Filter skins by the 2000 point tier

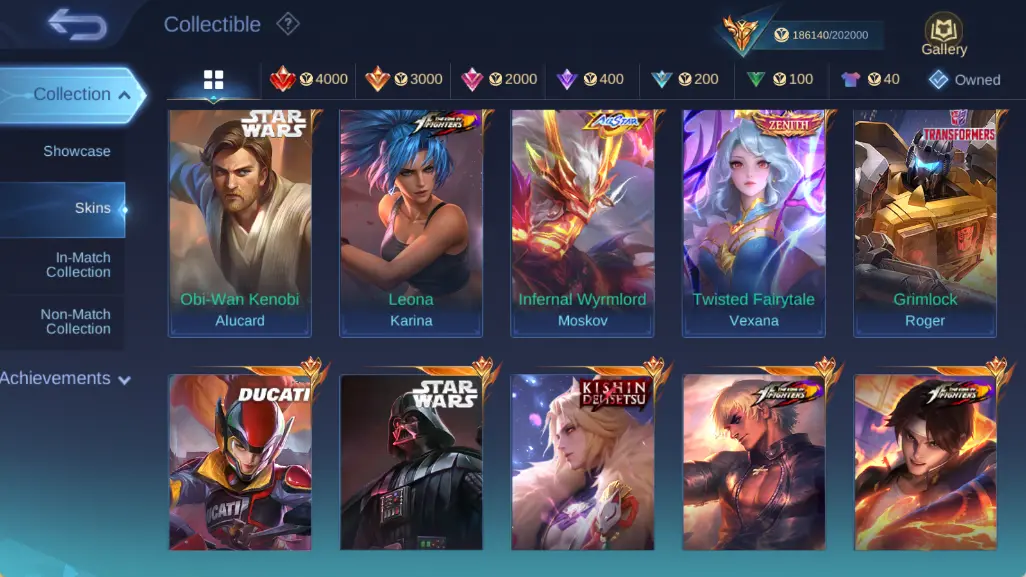click(499, 80)
